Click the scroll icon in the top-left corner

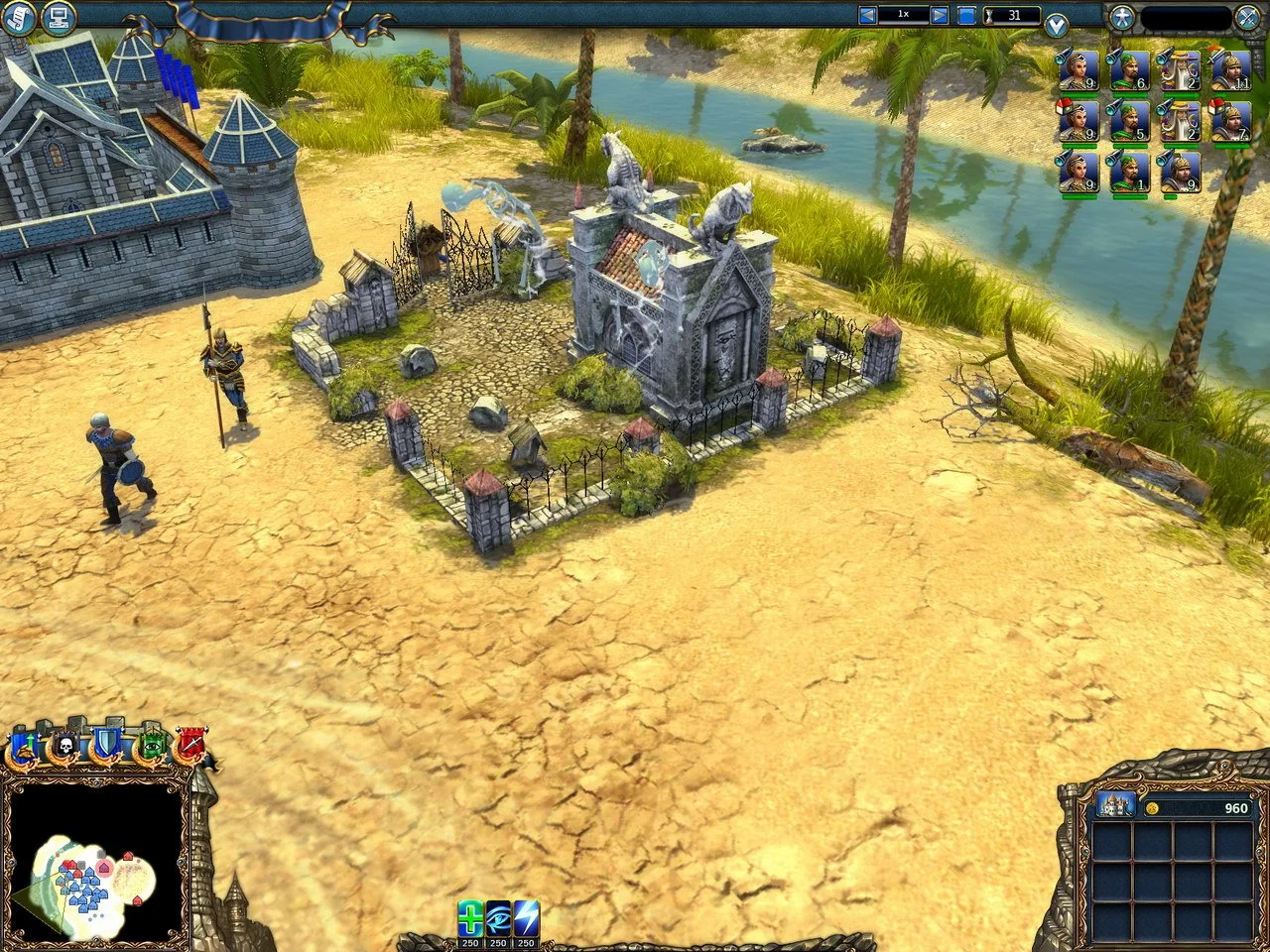coord(17,17)
